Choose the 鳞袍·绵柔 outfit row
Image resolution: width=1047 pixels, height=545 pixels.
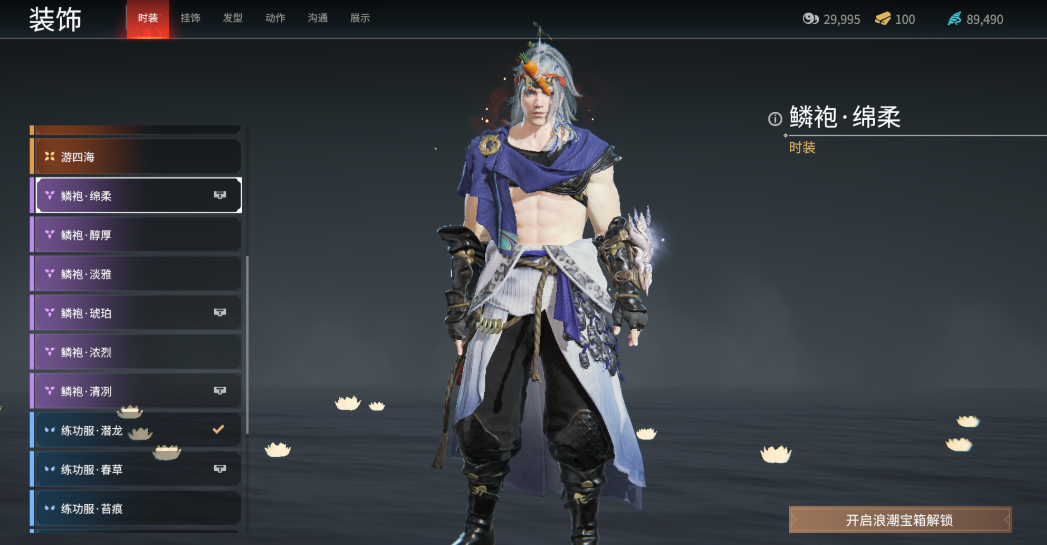click(138, 196)
